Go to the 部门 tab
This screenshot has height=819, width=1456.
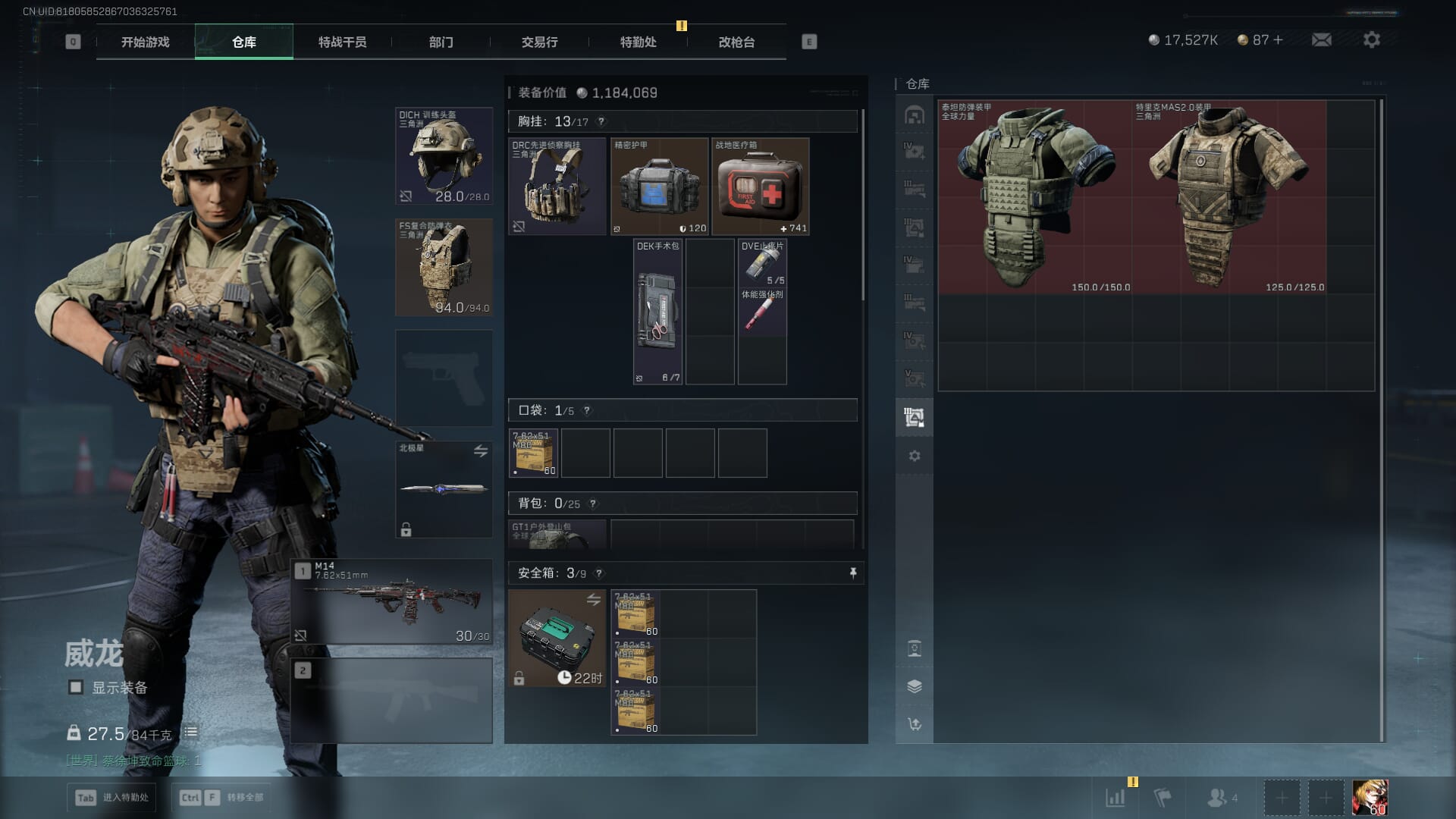(441, 42)
